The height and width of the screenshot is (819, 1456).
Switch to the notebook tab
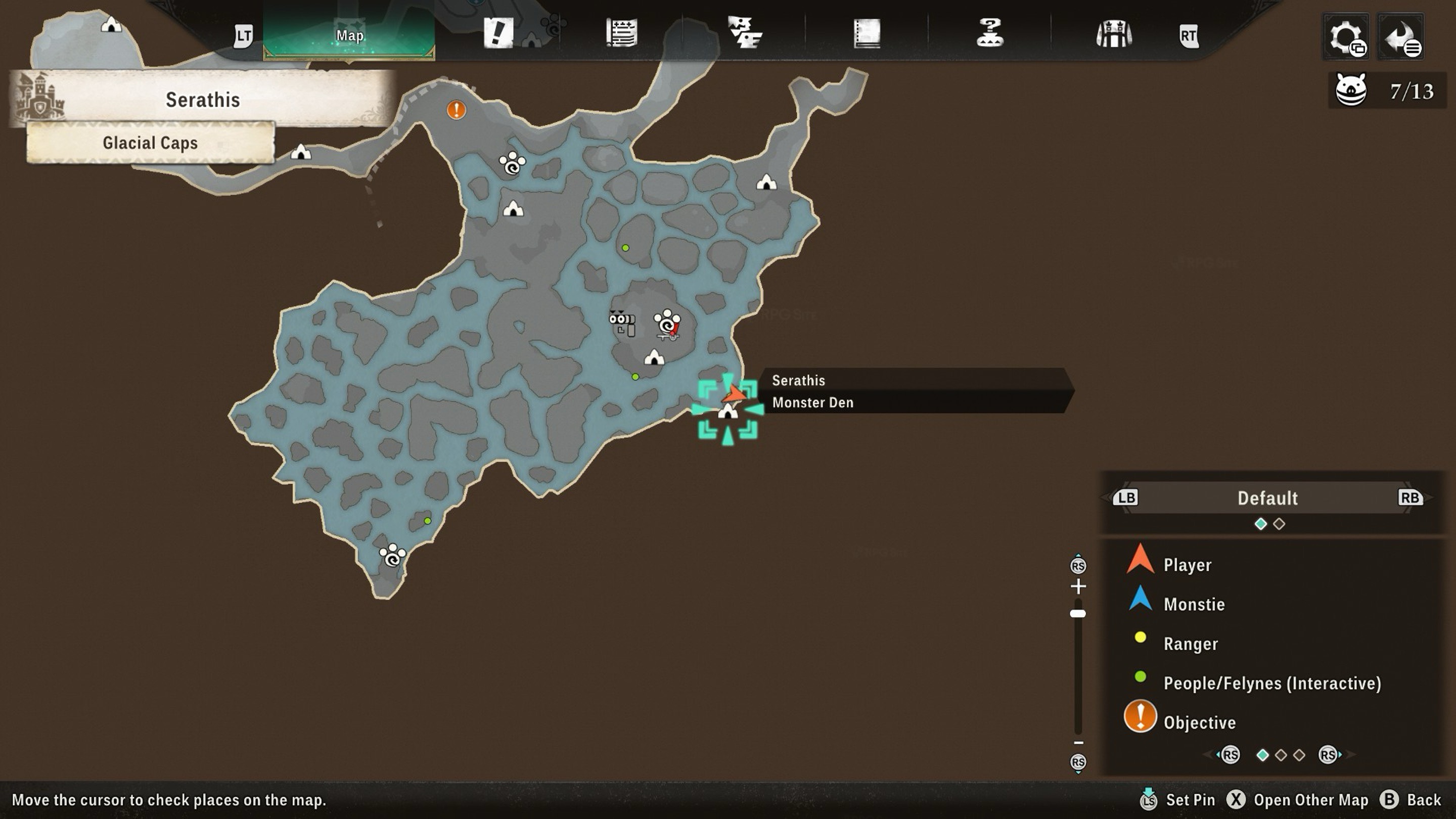pos(867,34)
